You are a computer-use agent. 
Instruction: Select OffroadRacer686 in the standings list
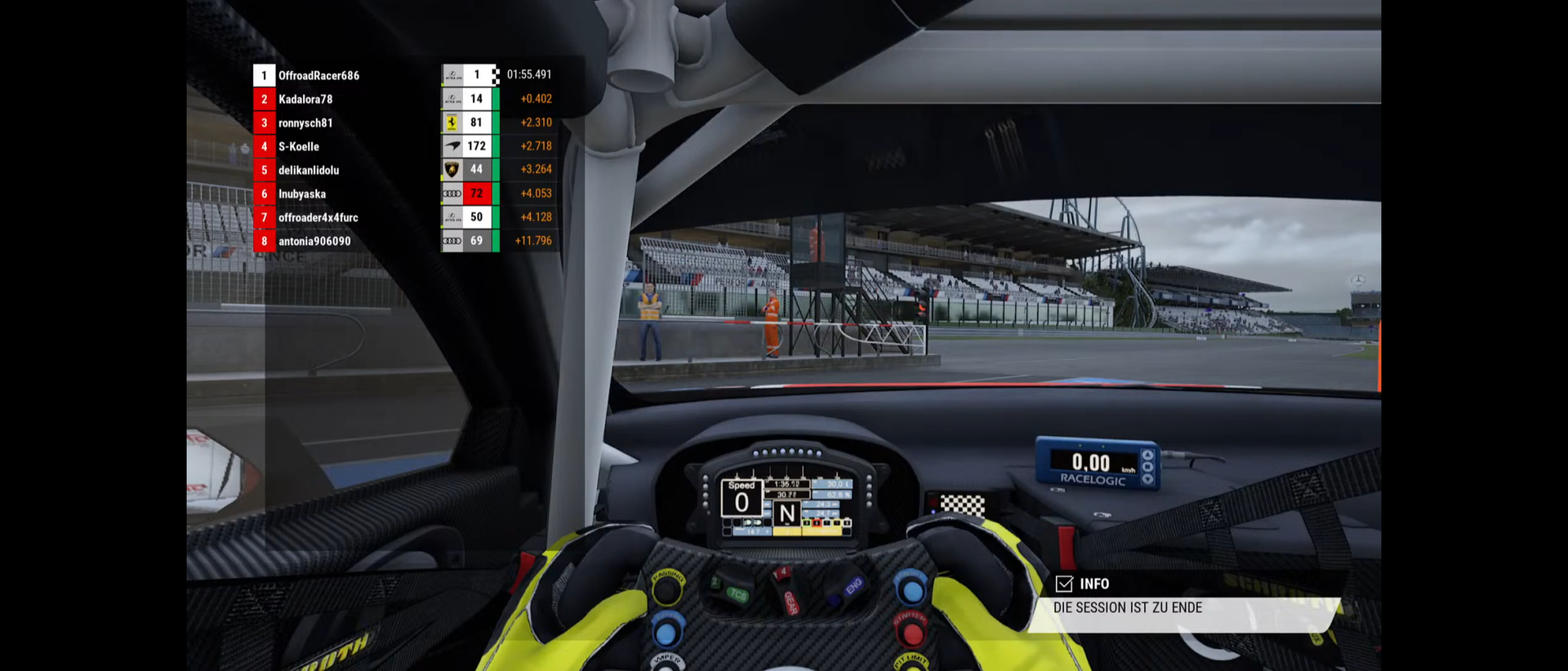[x=318, y=76]
